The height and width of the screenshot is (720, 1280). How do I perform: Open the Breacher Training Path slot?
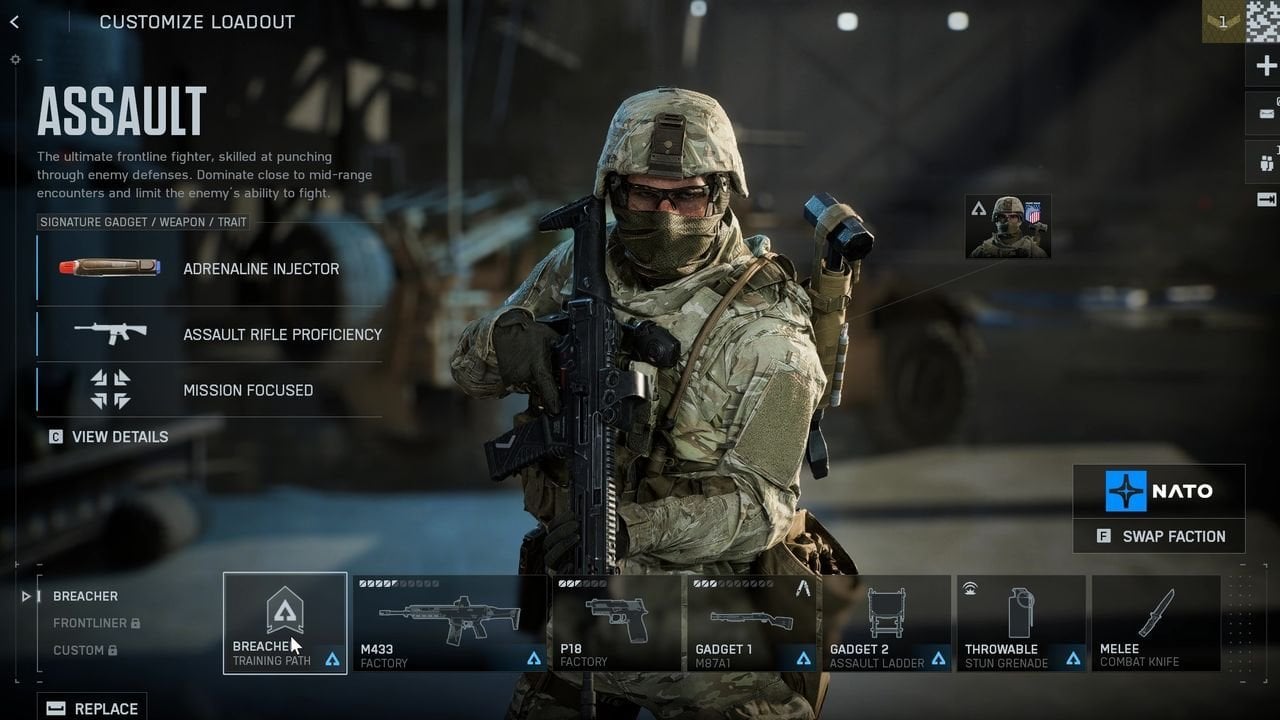285,623
